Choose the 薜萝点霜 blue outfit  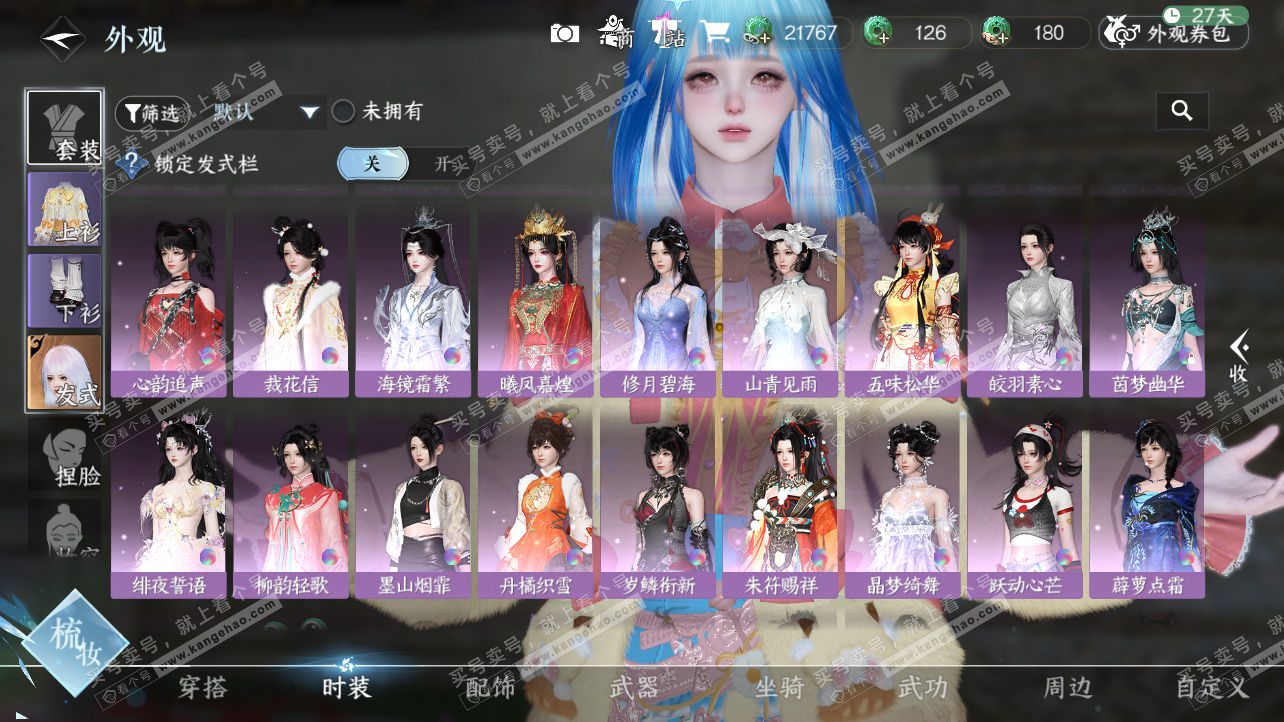(x=1147, y=502)
